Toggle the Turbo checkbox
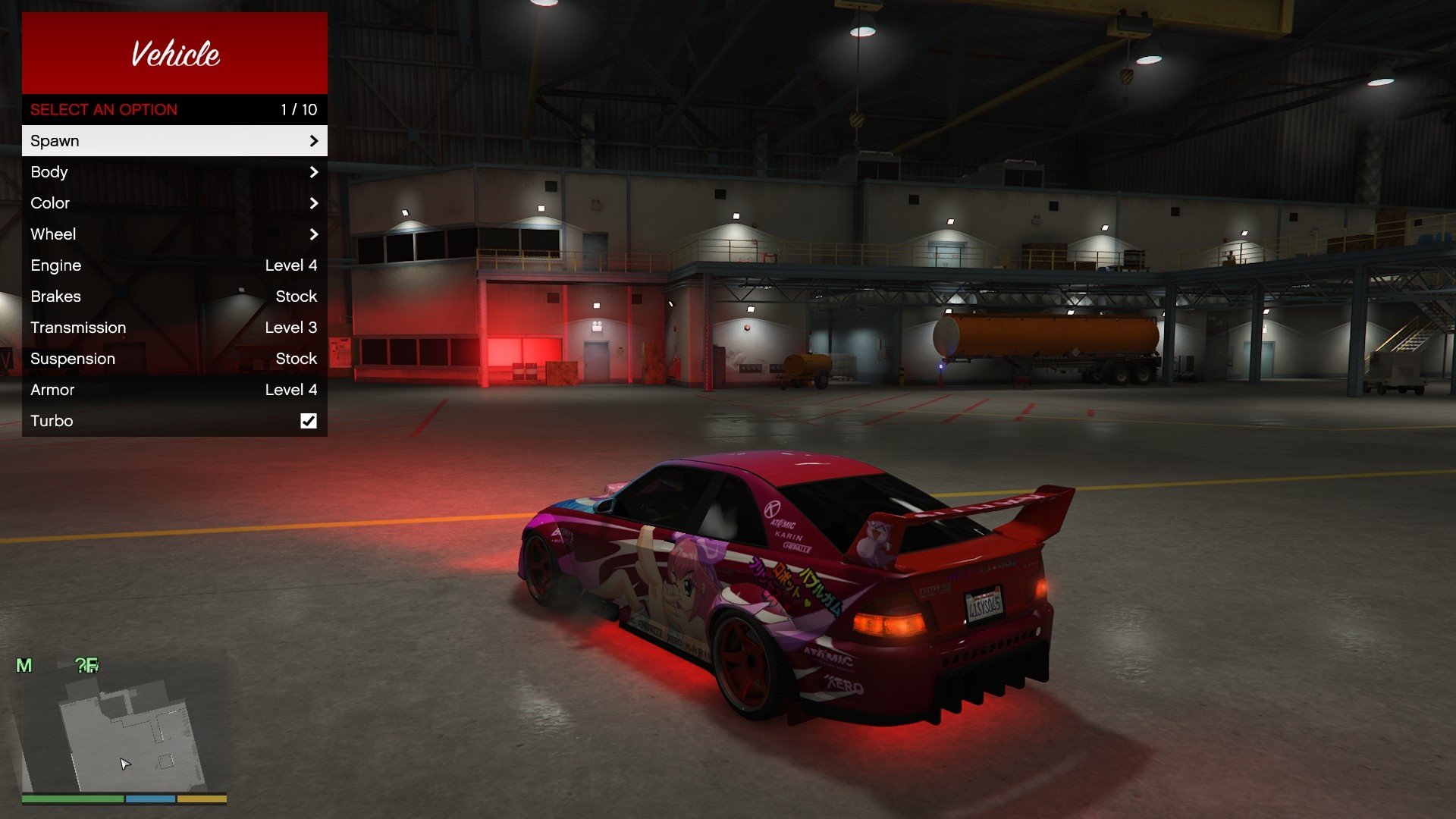 point(309,421)
